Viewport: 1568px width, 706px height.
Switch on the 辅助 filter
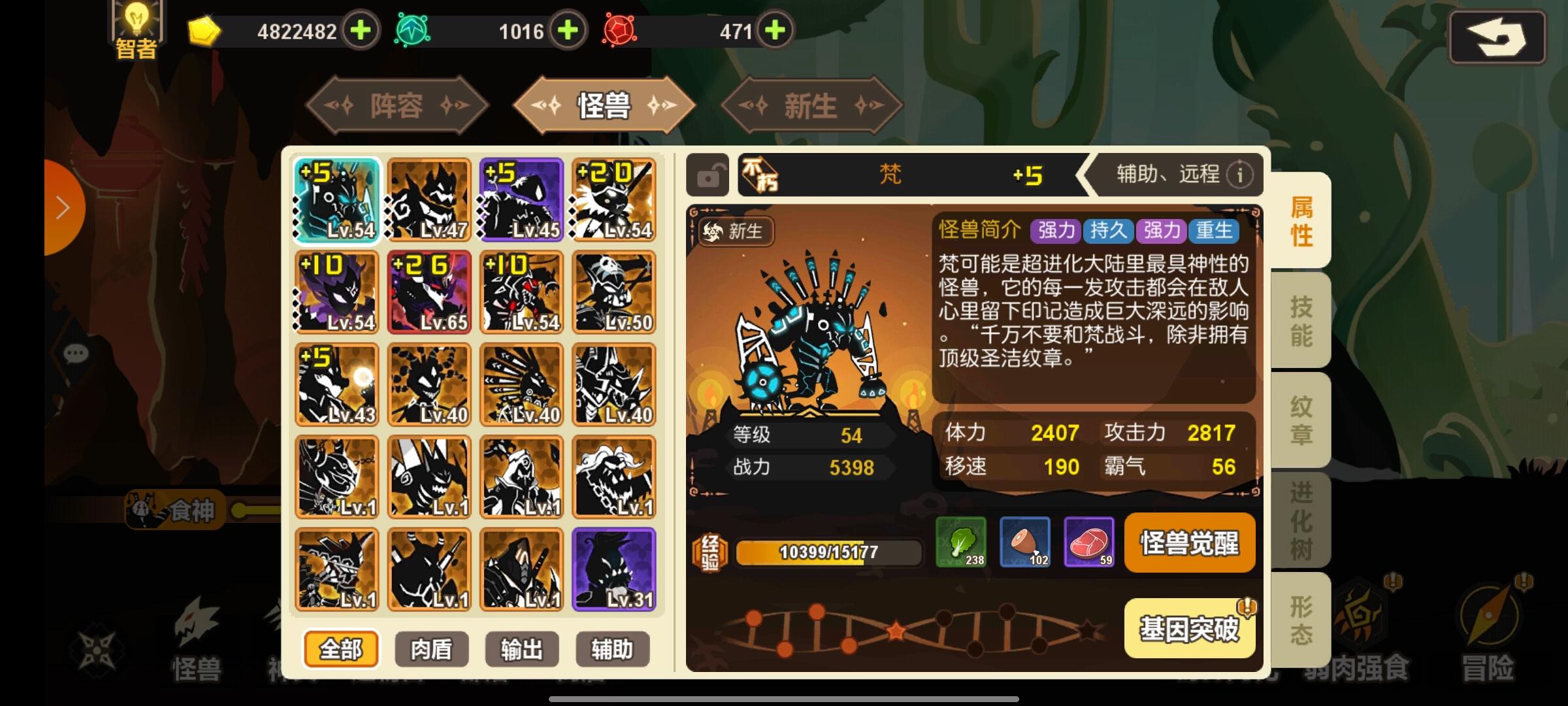(612, 650)
